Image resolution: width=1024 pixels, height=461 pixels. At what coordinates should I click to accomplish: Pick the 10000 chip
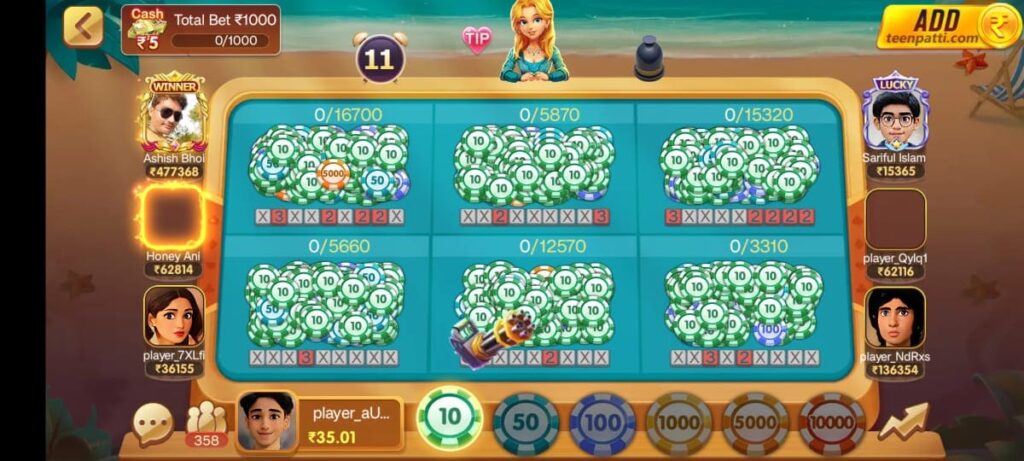pos(831,423)
